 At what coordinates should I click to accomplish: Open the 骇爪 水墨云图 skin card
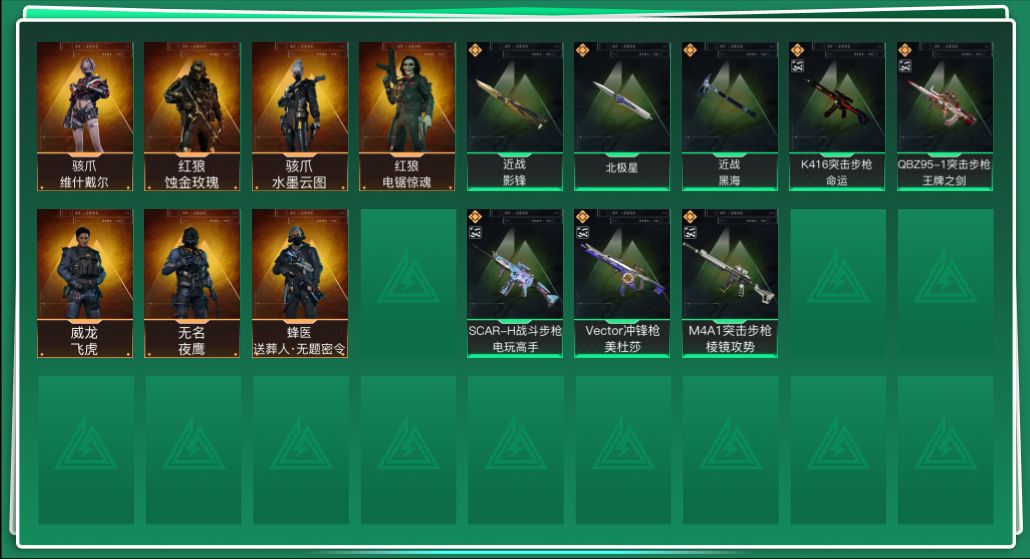(300, 116)
